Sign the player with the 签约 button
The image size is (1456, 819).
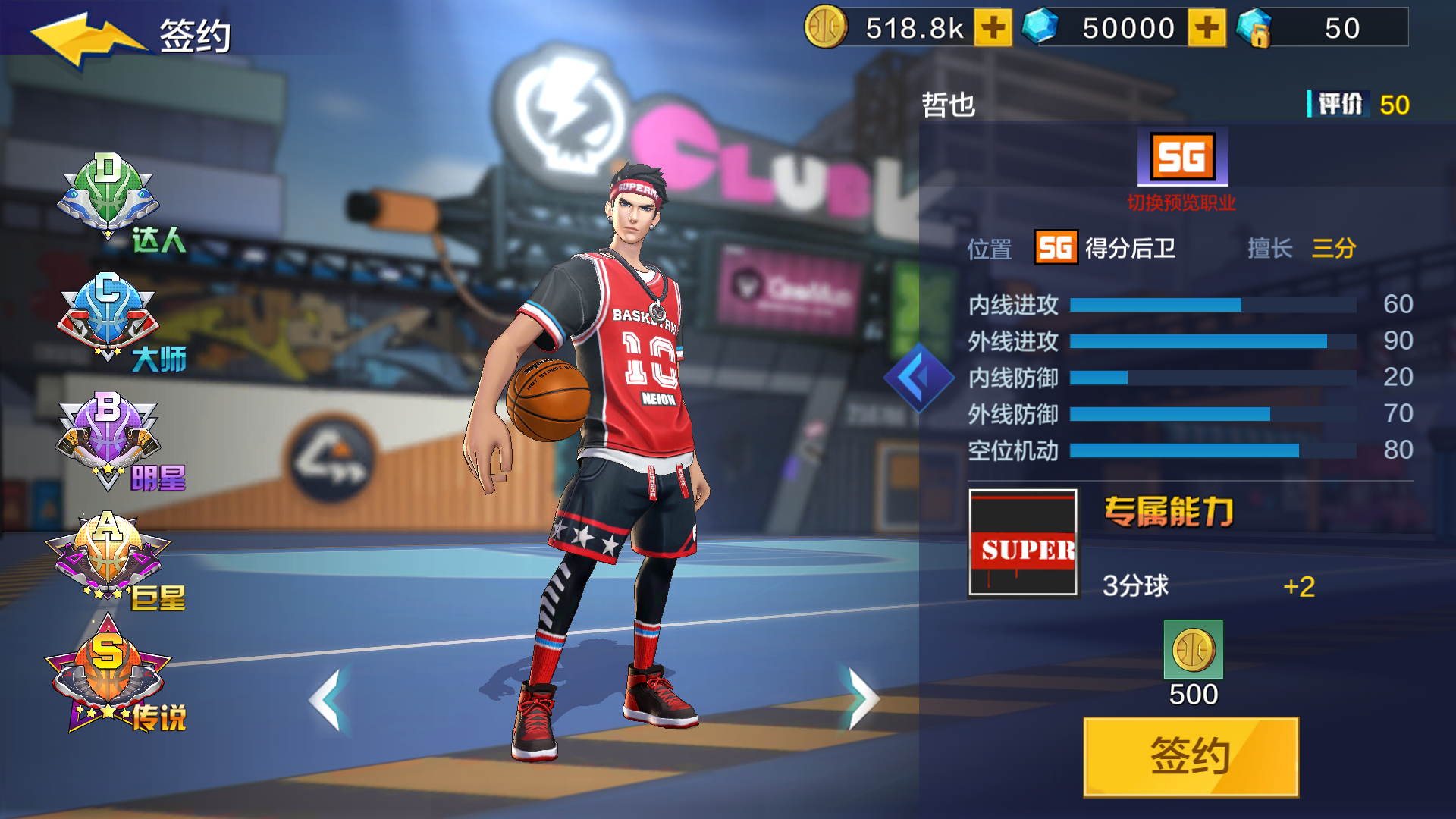(1191, 756)
